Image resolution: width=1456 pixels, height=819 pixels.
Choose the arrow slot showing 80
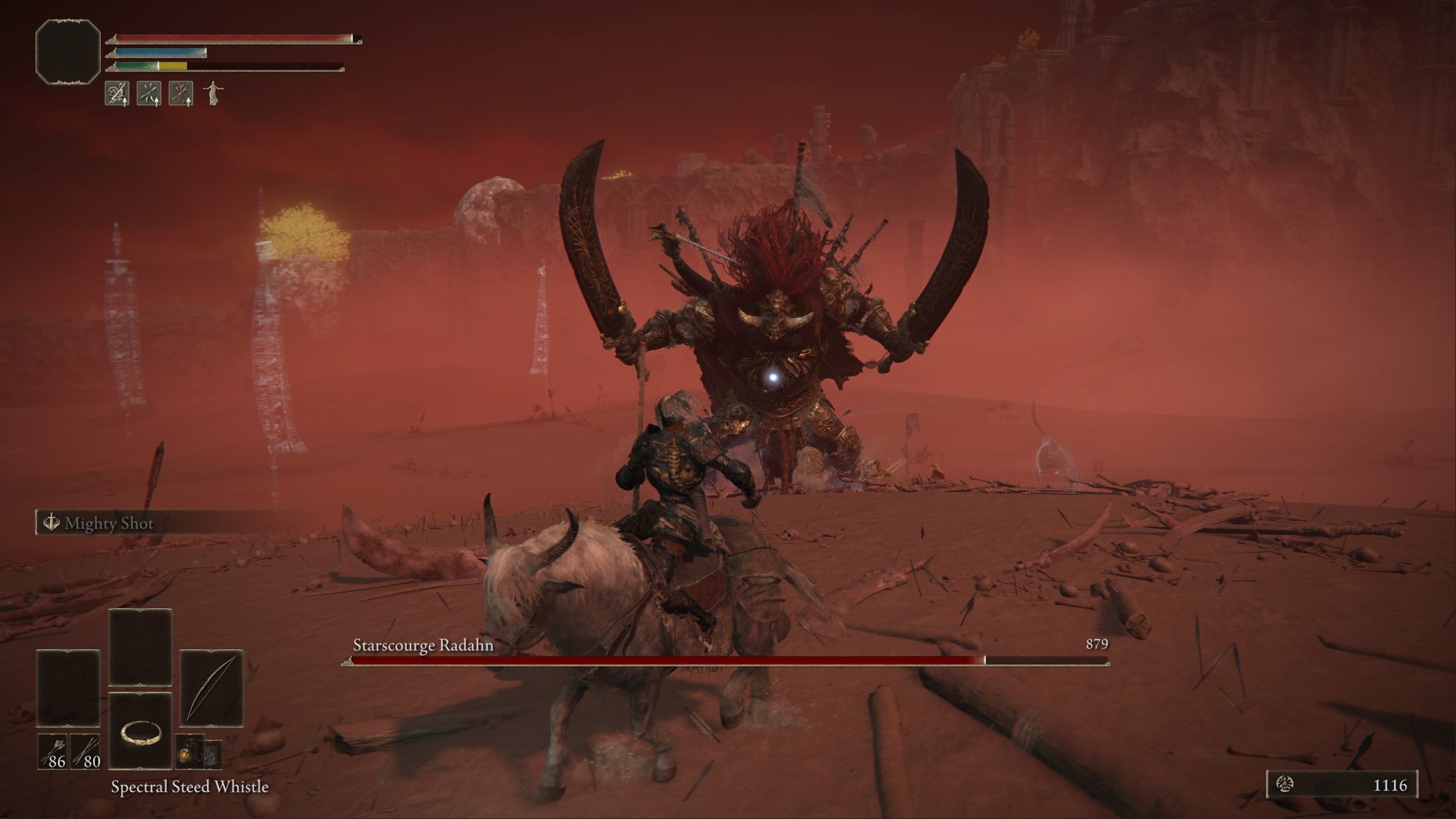[85, 752]
